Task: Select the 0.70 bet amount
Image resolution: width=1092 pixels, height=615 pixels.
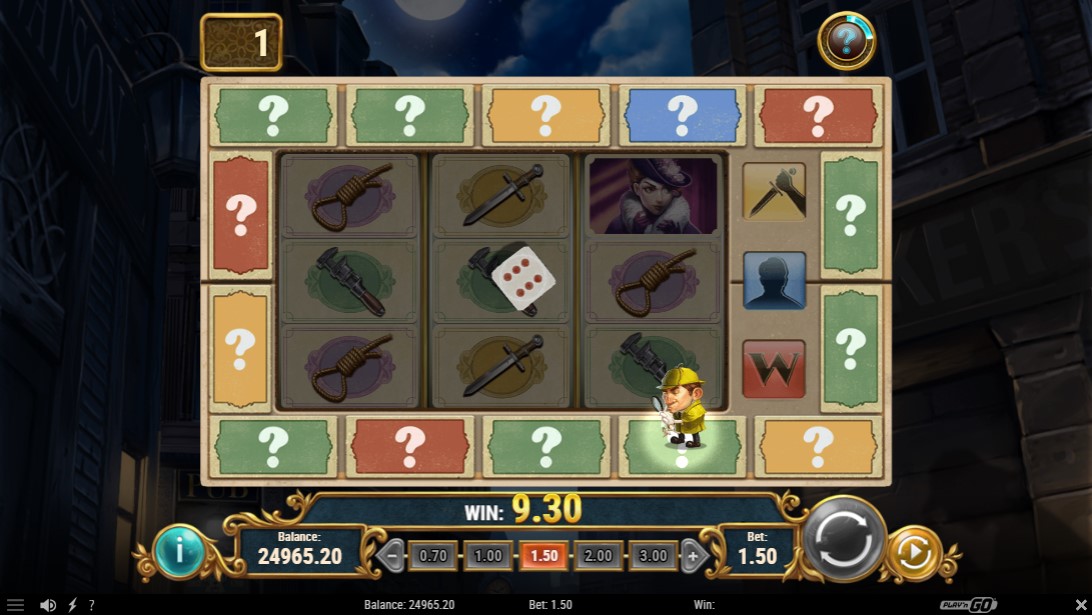Action: pos(433,555)
